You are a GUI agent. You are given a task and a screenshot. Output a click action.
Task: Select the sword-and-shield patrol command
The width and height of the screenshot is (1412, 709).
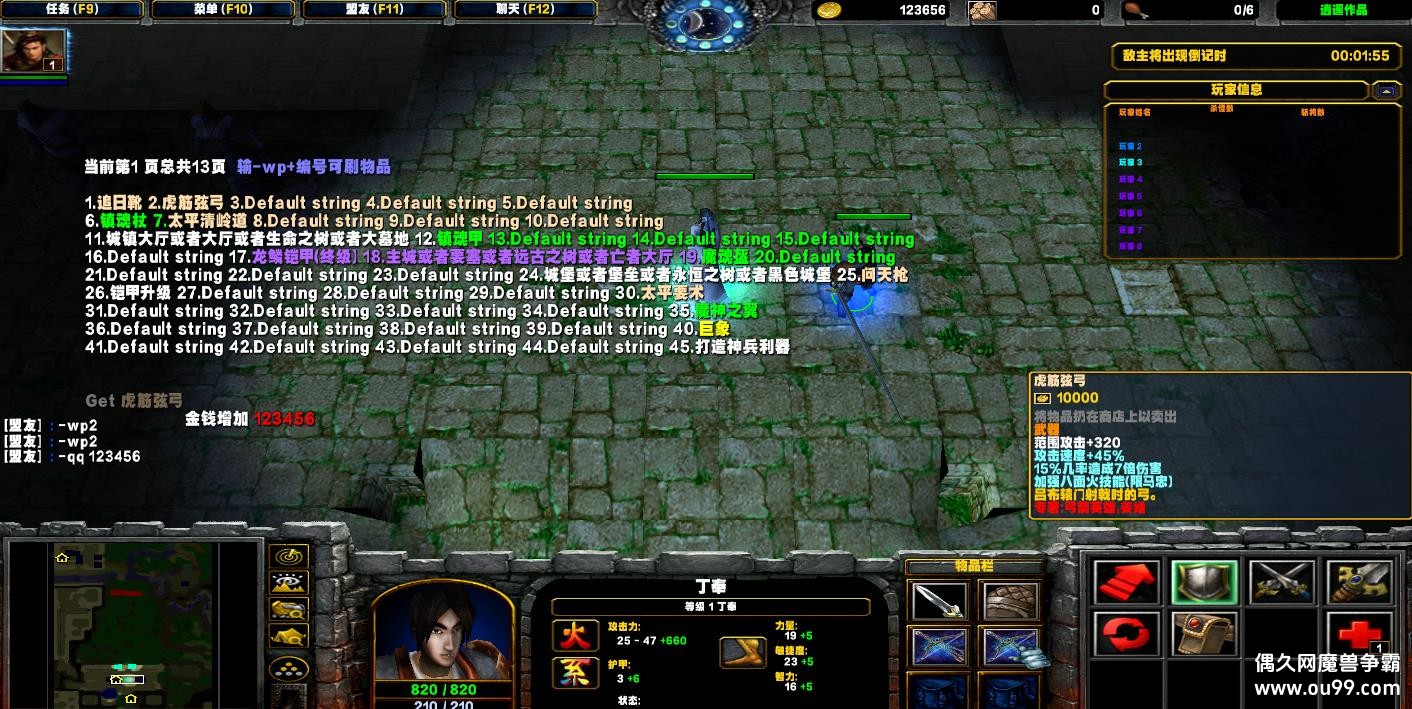click(x=1358, y=583)
